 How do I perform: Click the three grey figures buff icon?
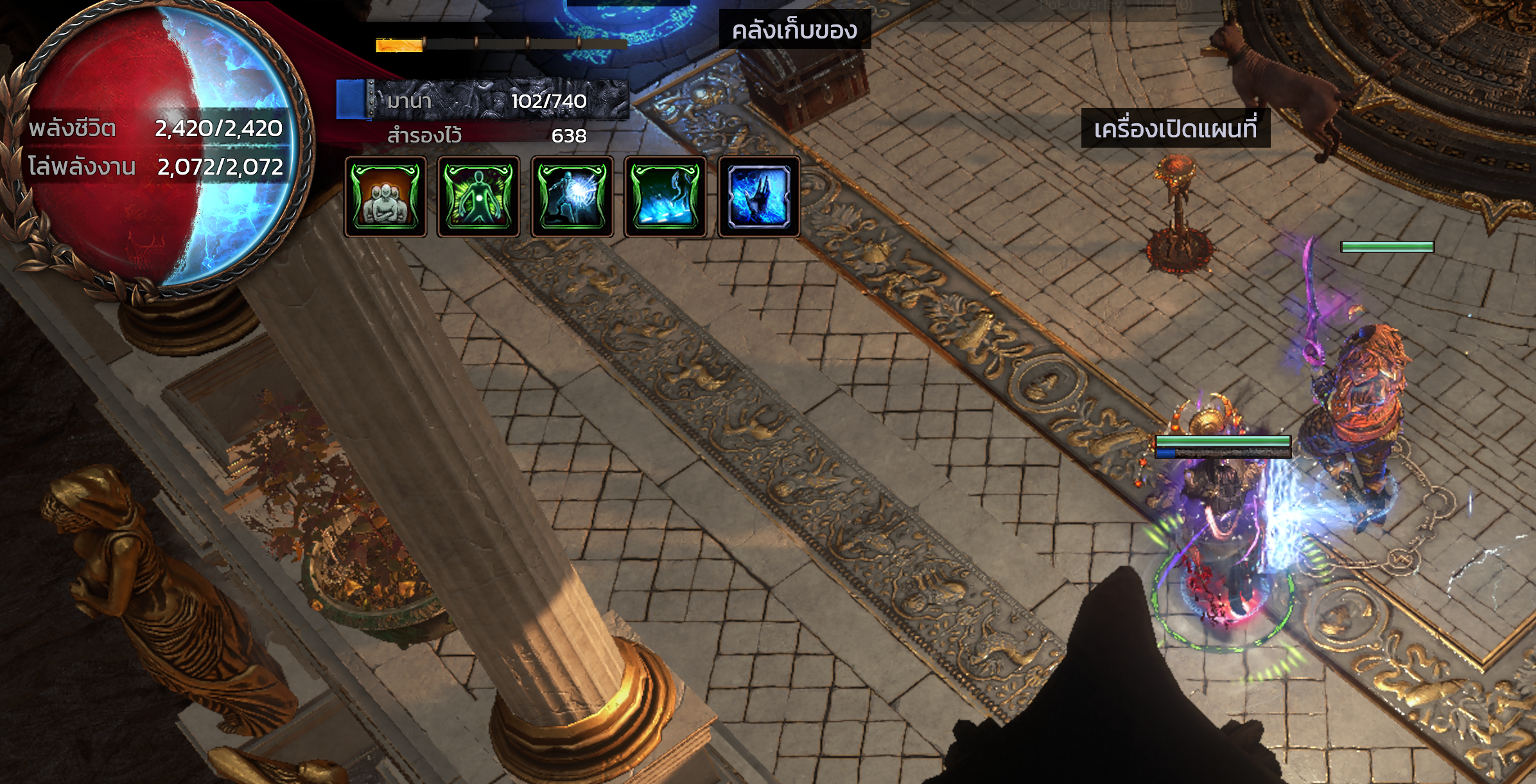(385, 196)
